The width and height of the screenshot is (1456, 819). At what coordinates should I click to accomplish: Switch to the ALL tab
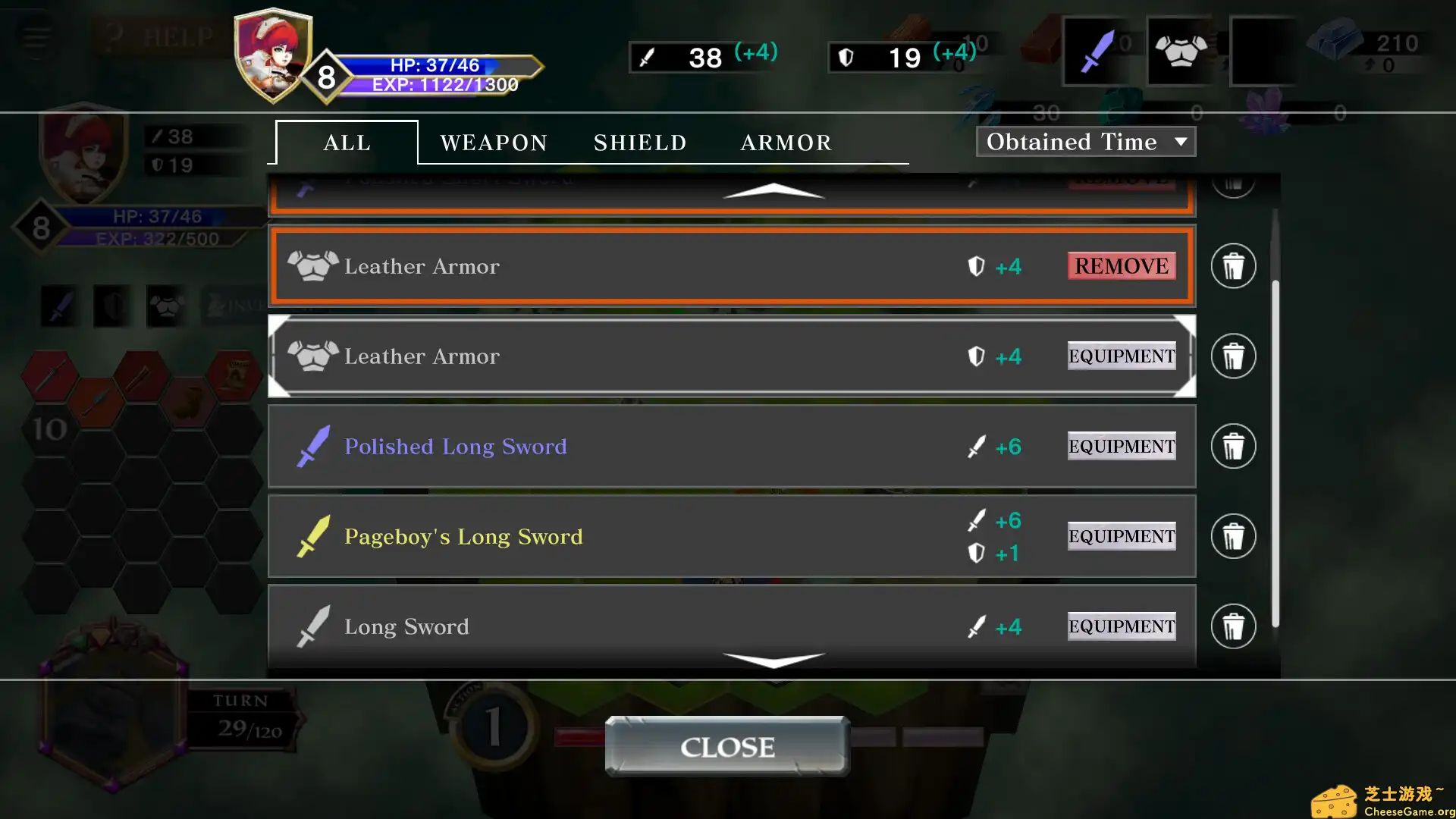tap(347, 143)
